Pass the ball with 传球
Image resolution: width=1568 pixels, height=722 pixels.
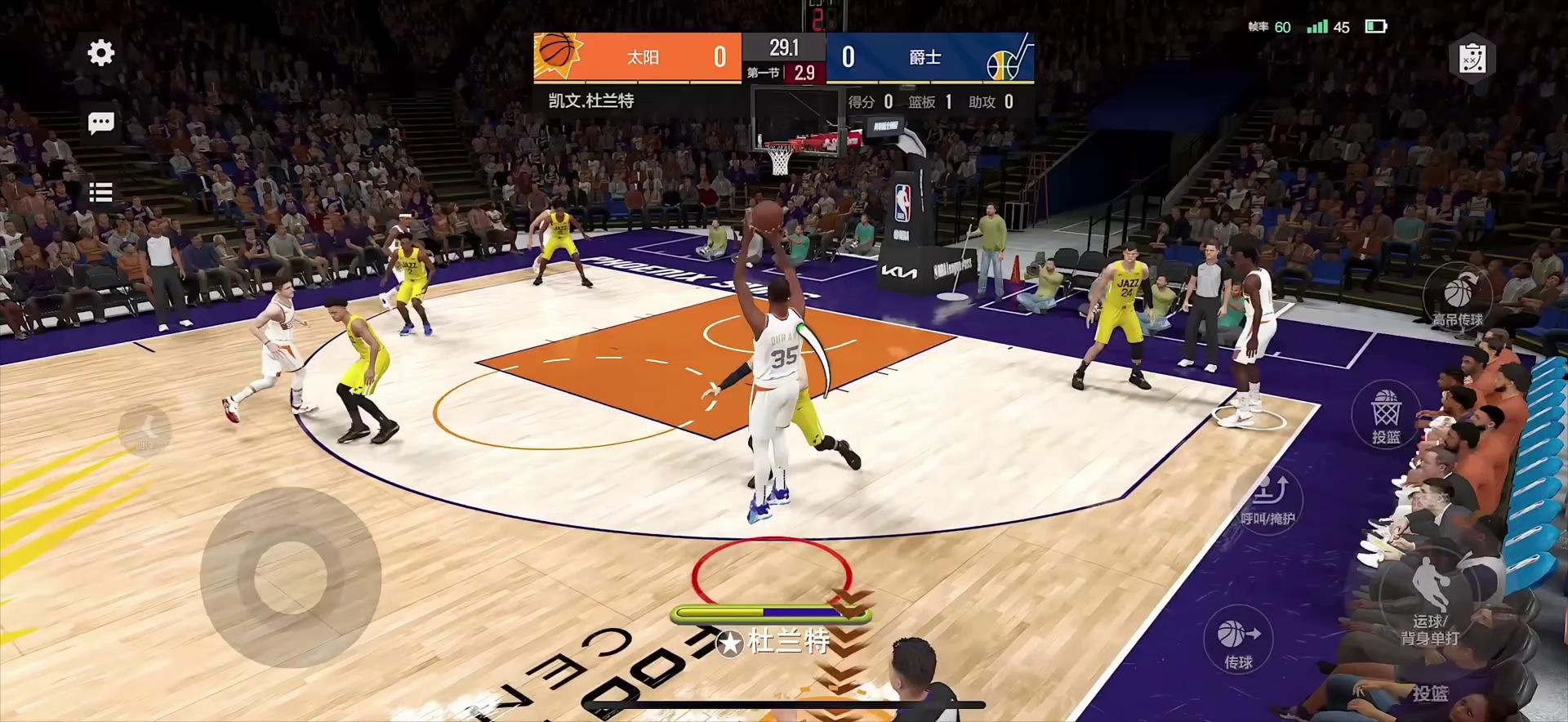click(1238, 640)
